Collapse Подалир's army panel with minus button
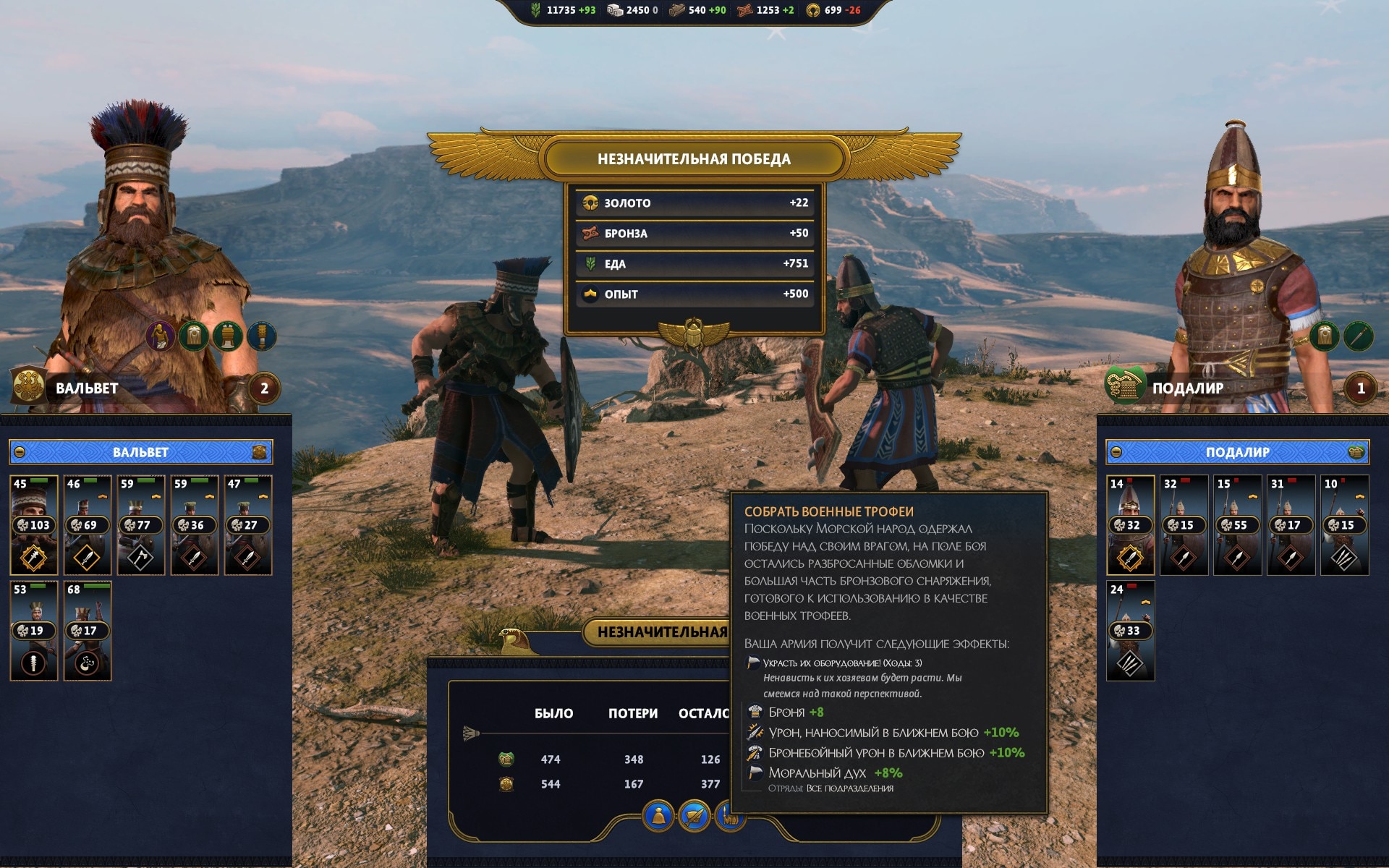 click(x=1116, y=452)
